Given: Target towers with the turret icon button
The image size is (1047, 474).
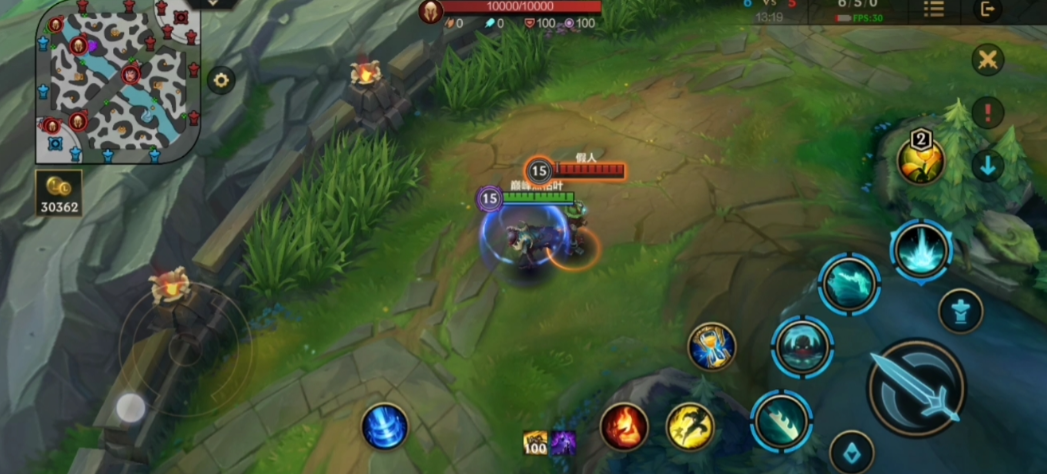Looking at the screenshot, I should pos(960,310).
